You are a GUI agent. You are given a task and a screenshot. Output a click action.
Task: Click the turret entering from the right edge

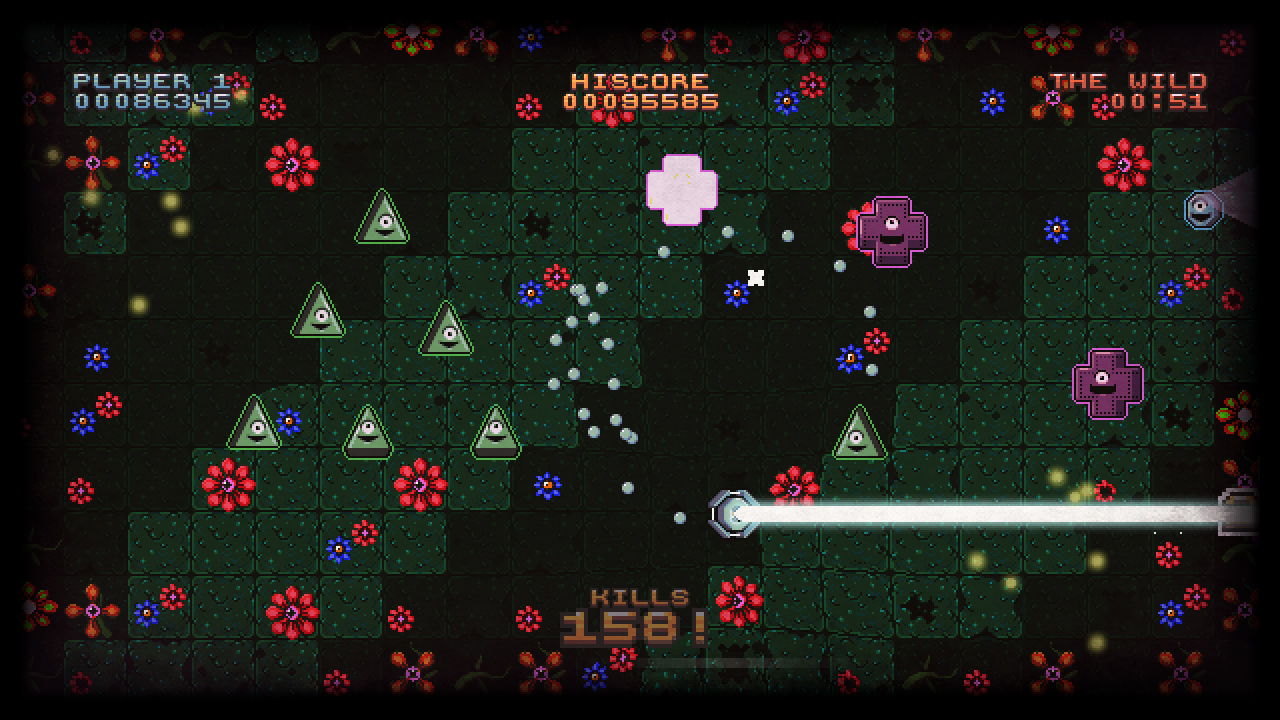pyautogui.click(x=1237, y=510)
